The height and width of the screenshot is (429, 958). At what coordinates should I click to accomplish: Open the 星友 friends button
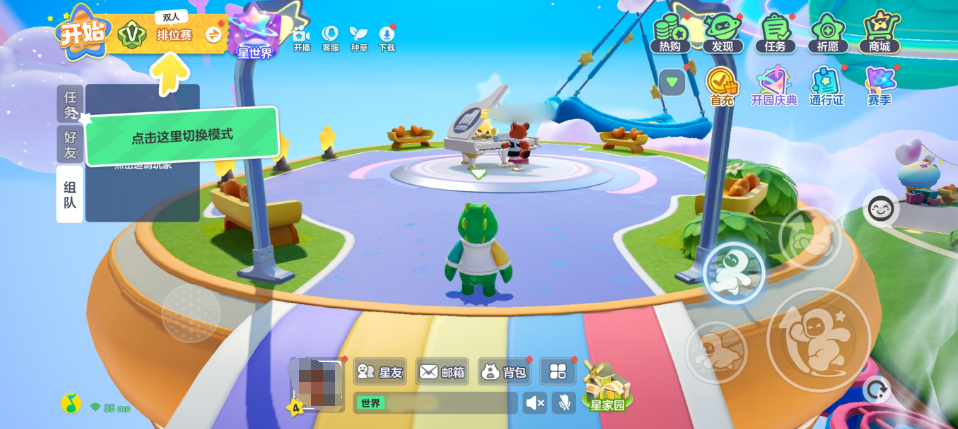click(x=380, y=372)
